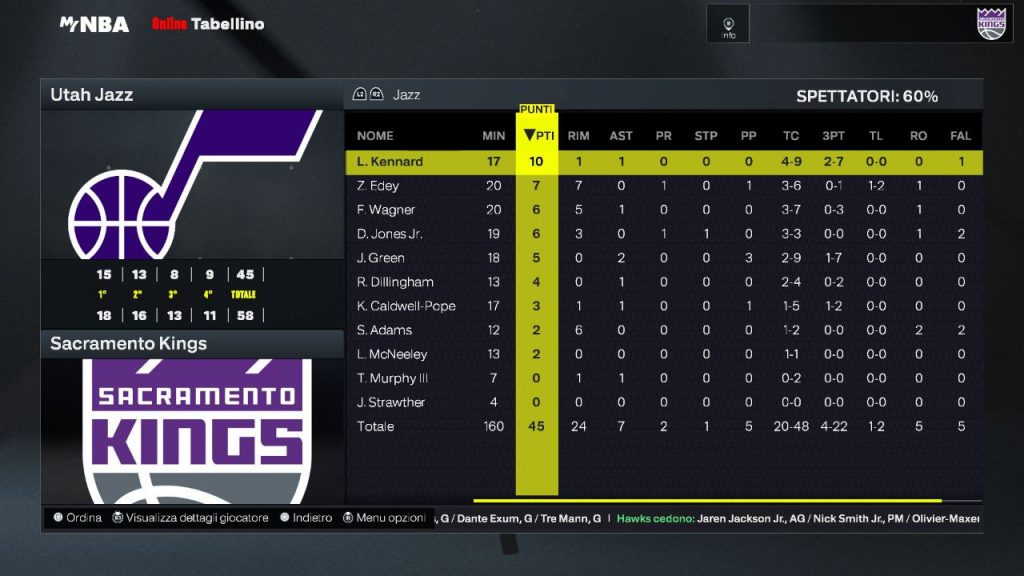Viewport: 1024px width, 576px height.
Task: Sort by the MIN minutes column
Action: tap(493, 136)
